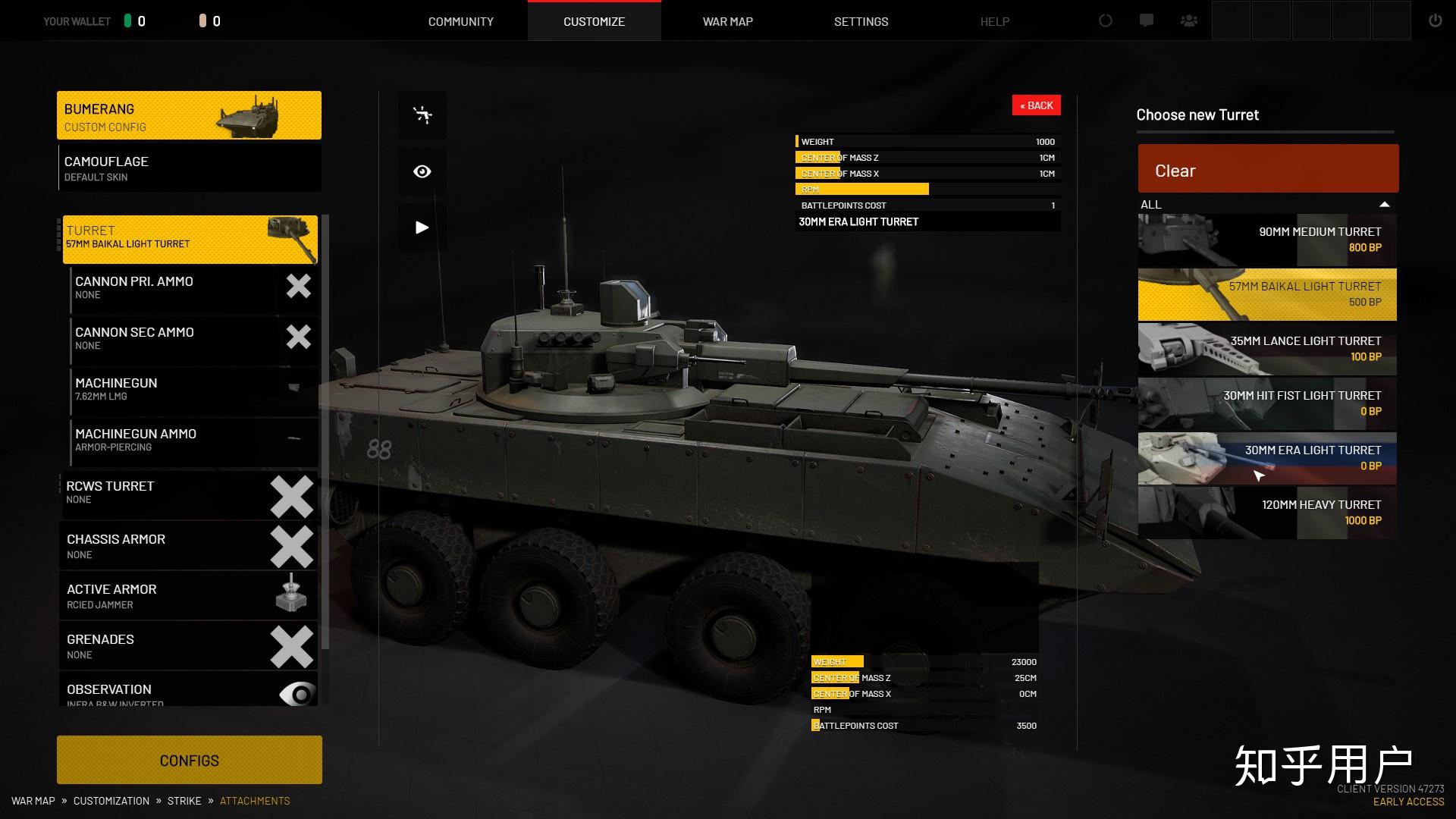The height and width of the screenshot is (819, 1456).
Task: Open the Configs button
Action: pos(189,760)
